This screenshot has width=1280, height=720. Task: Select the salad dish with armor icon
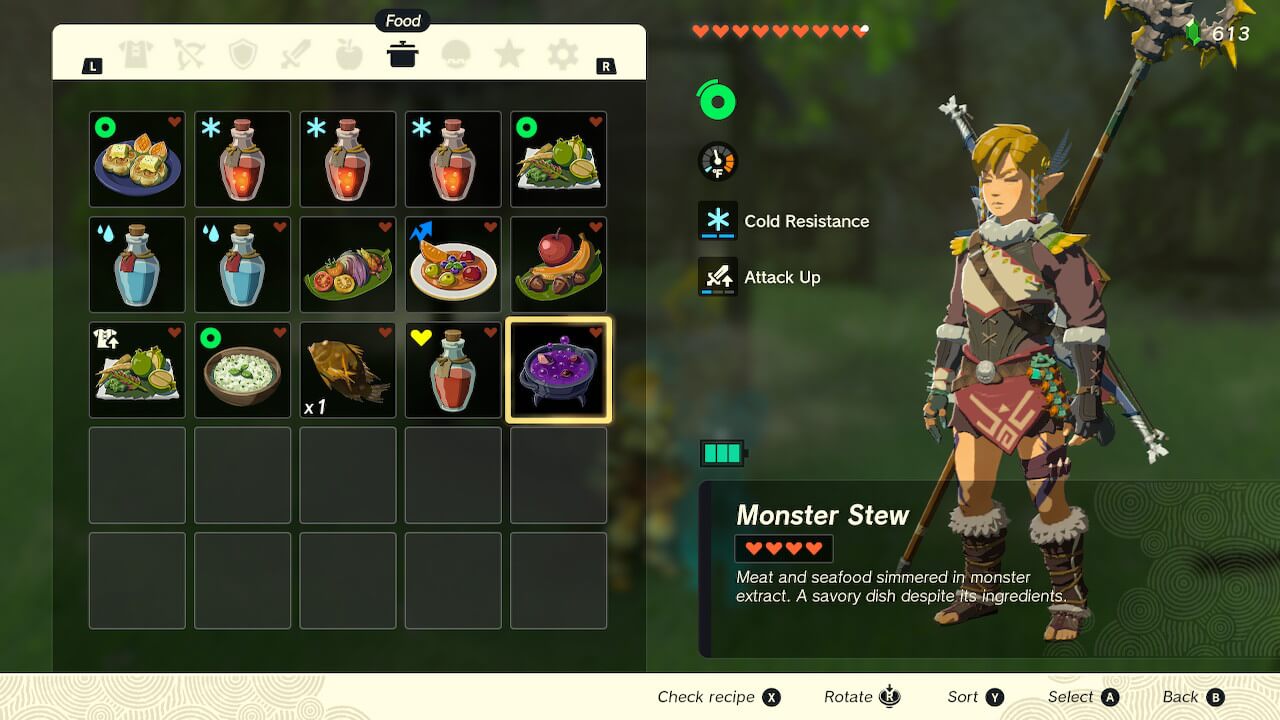pos(137,370)
